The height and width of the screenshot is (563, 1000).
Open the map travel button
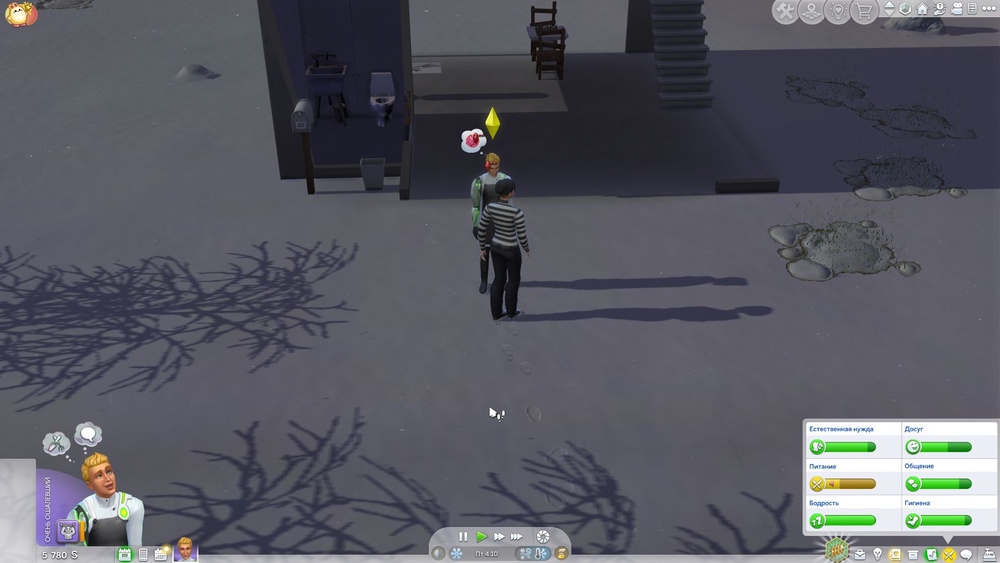[x=811, y=11]
